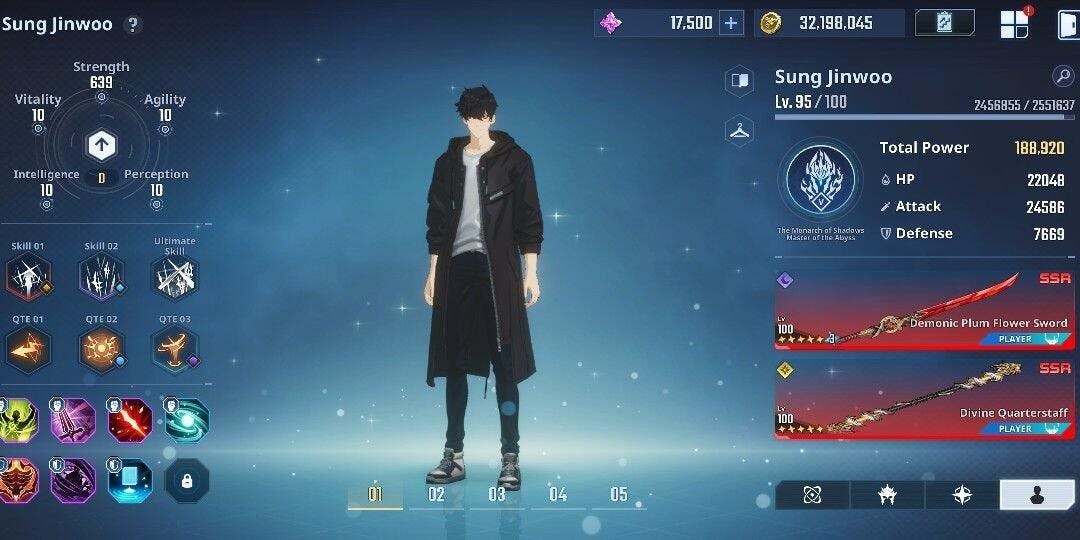The height and width of the screenshot is (540, 1080).
Task: Open the stat points upgrade arrow button
Action: point(101,146)
